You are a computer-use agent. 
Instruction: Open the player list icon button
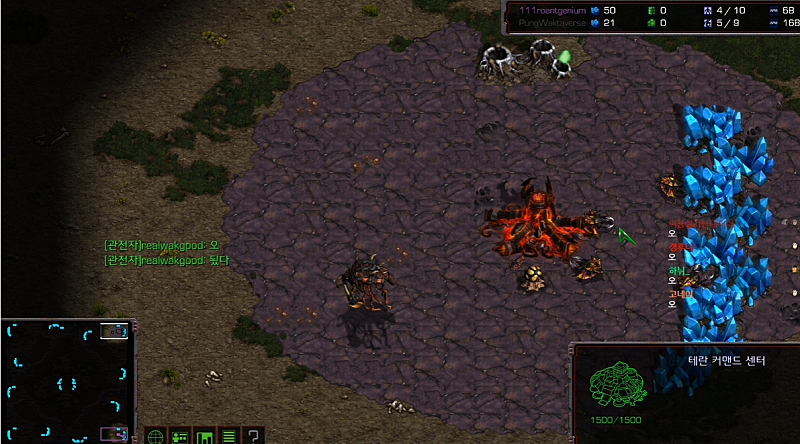click(x=180, y=436)
